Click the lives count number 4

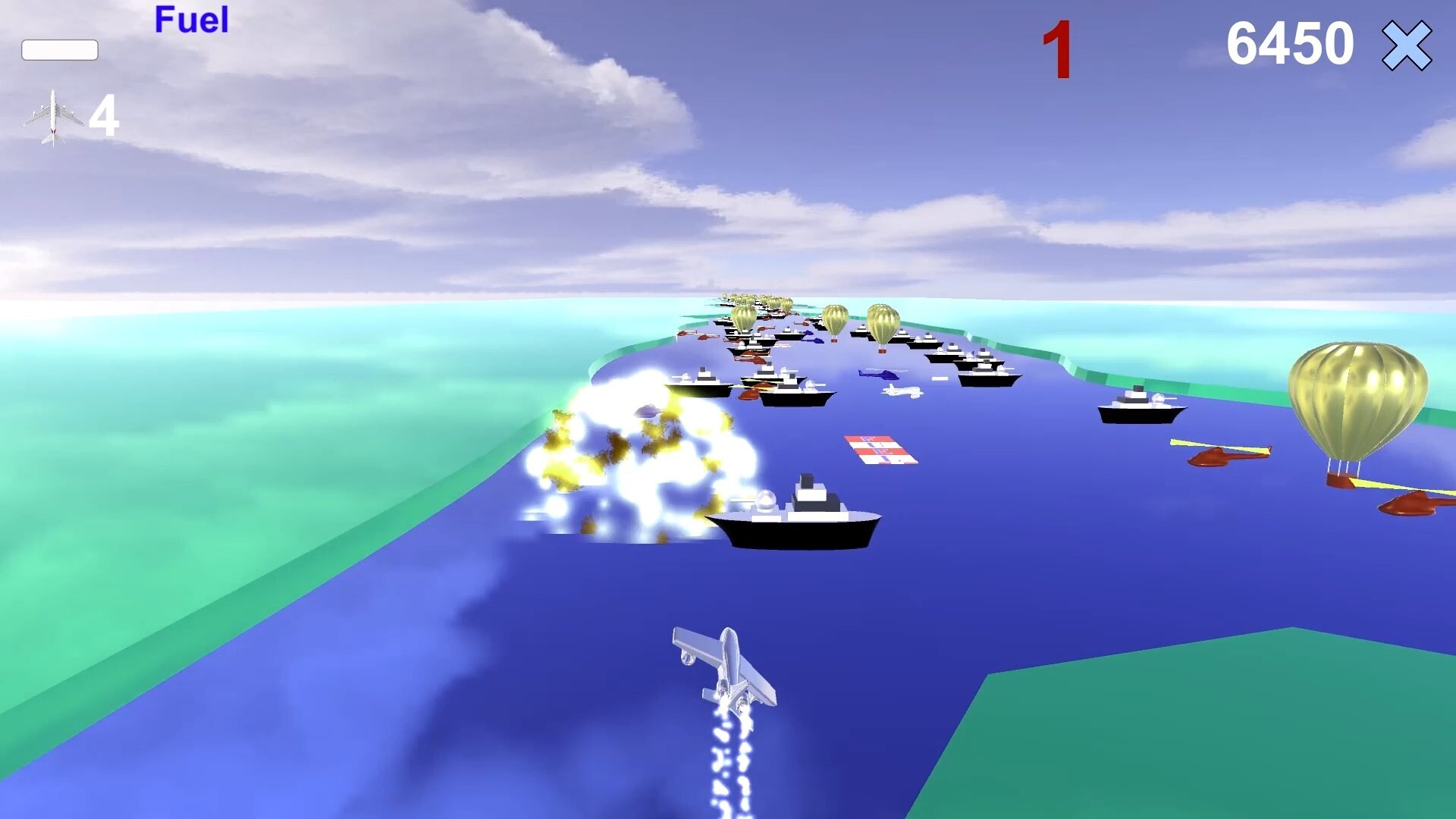(x=104, y=115)
